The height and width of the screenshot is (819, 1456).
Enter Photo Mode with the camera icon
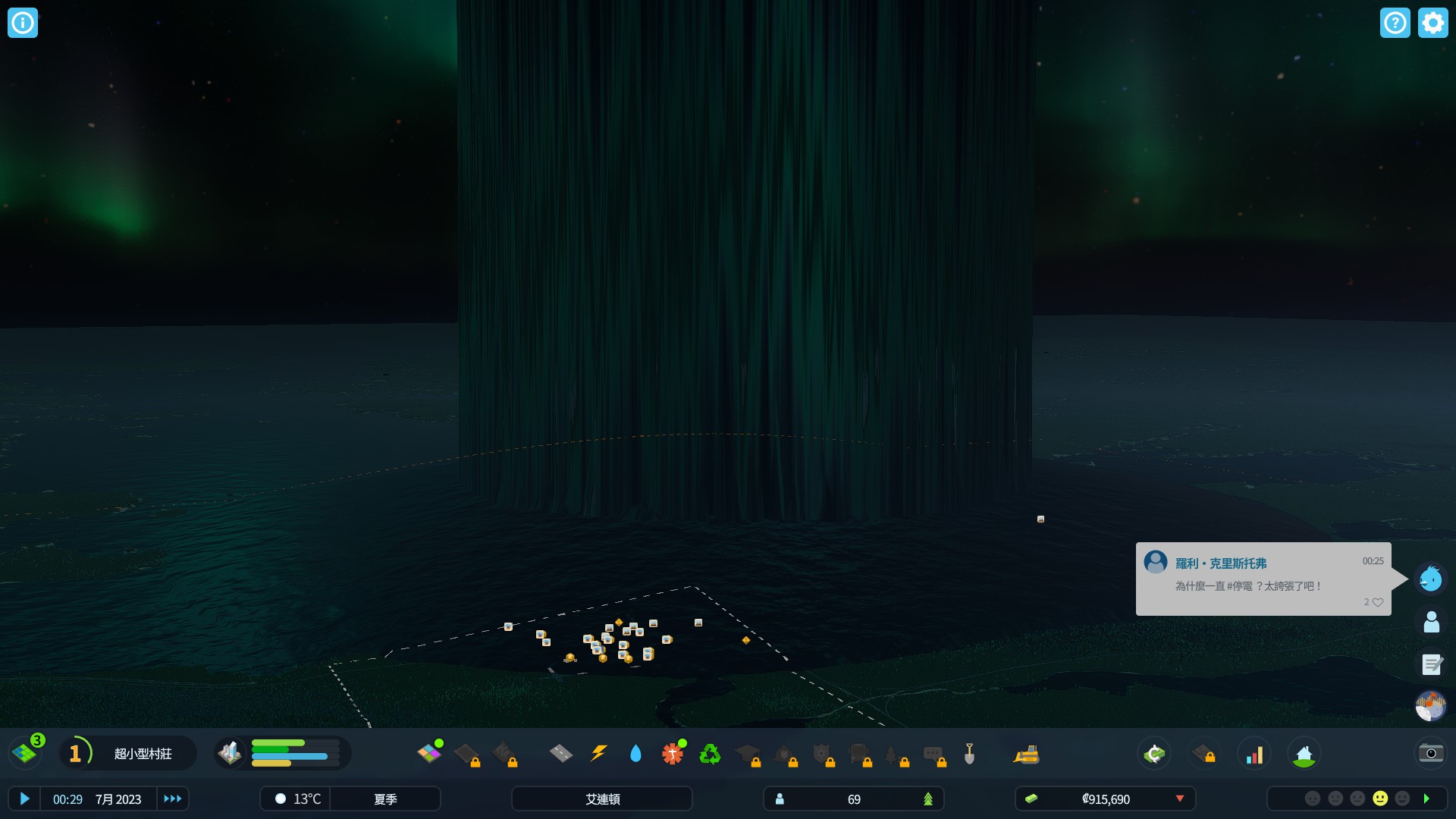pos(1429,753)
